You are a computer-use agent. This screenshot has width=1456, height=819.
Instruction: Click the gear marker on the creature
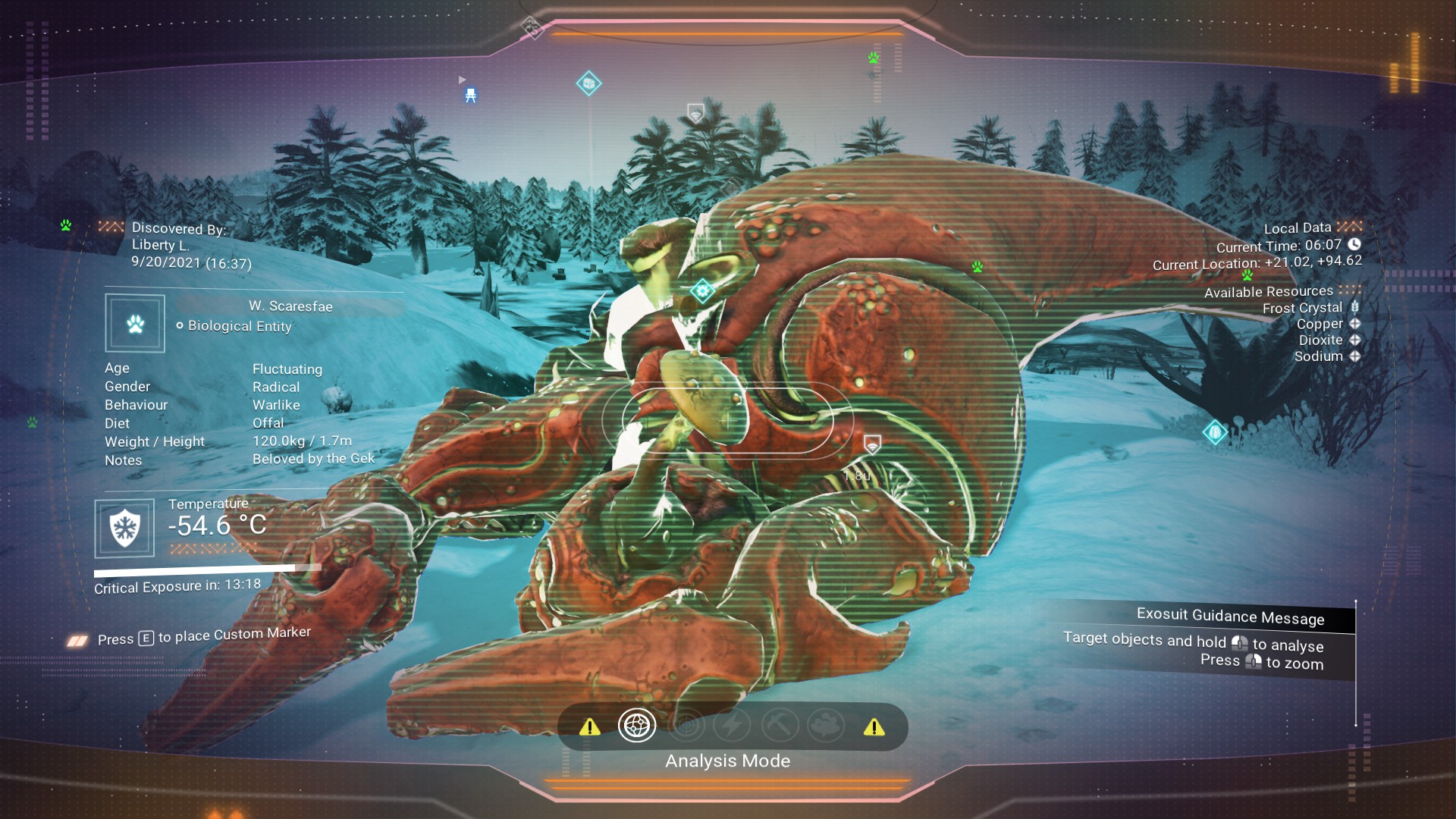tap(702, 290)
